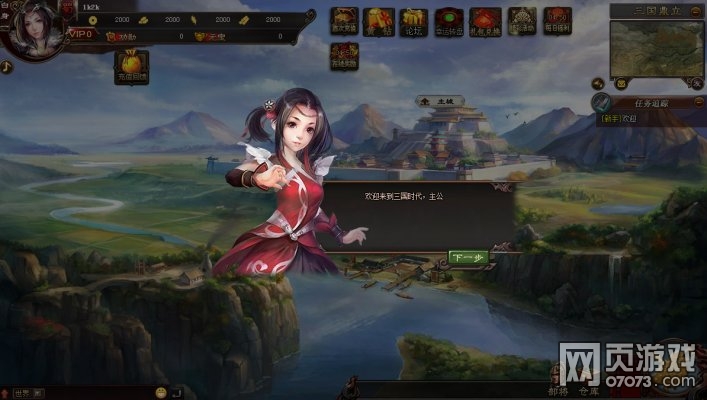Click the green 下一步 (Next) dialogue button
707x400 pixels.
[x=468, y=258]
